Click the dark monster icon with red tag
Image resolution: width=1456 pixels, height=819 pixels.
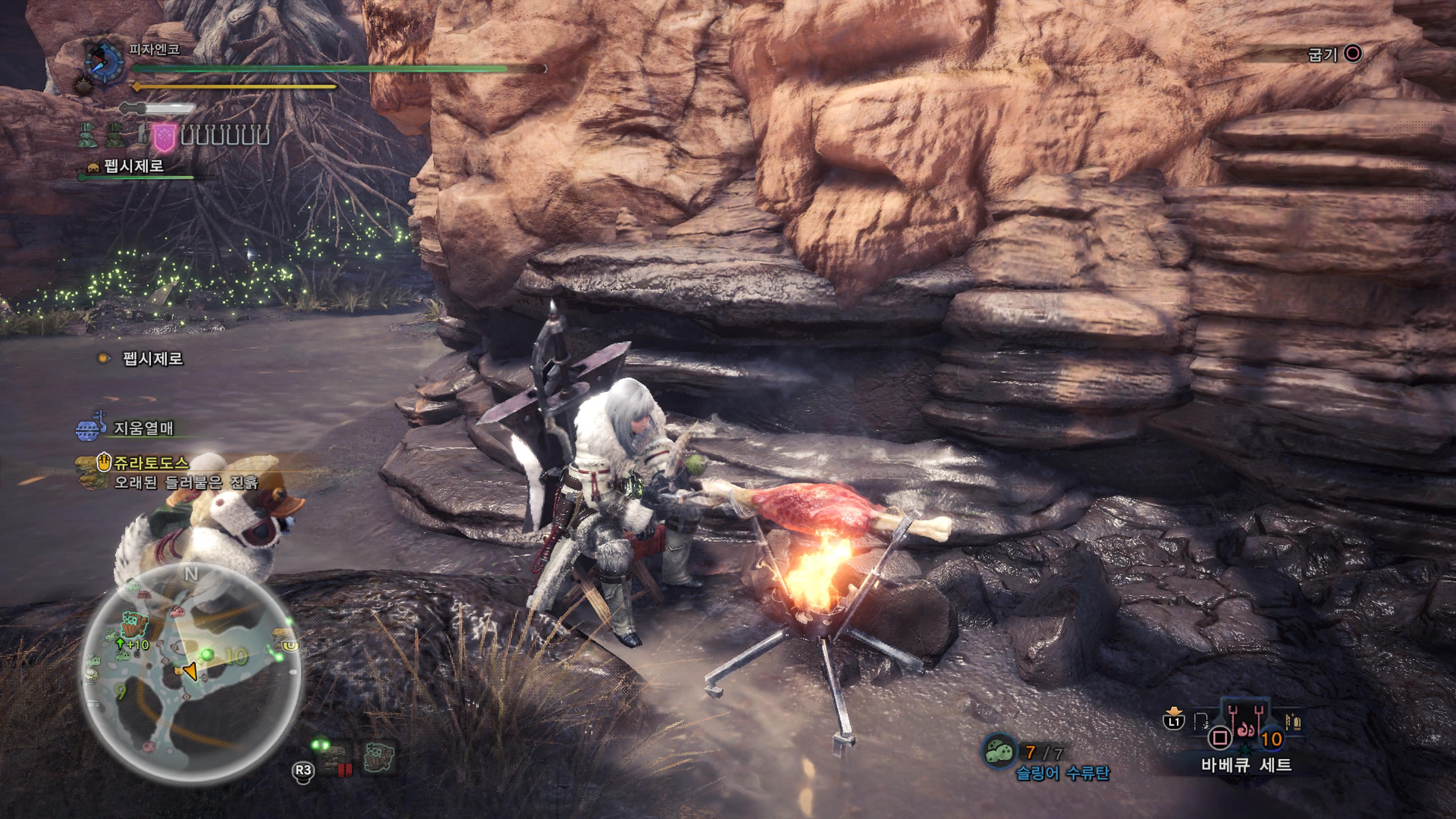pyautogui.click(x=337, y=758)
